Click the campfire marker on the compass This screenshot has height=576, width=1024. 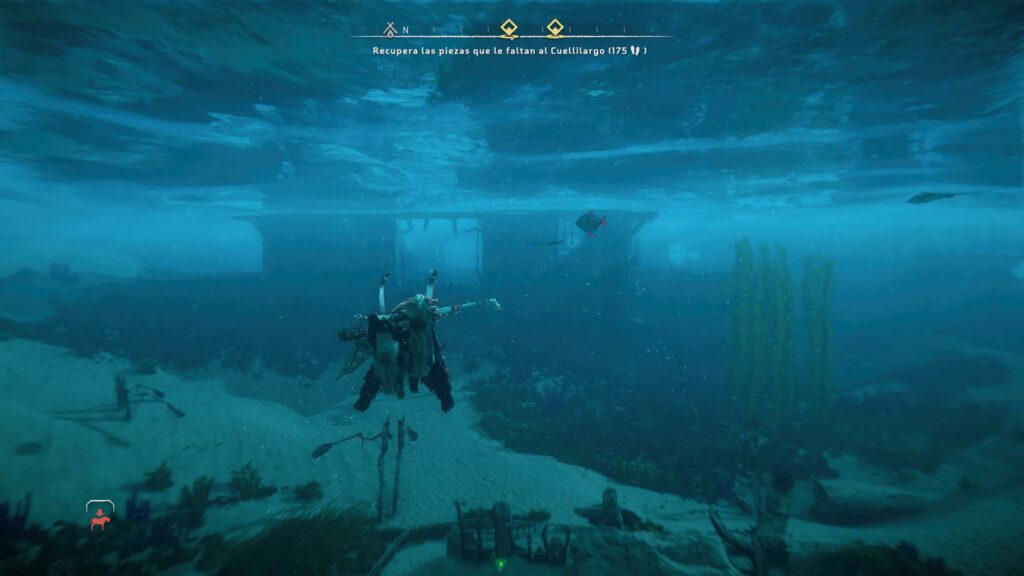(x=390, y=29)
